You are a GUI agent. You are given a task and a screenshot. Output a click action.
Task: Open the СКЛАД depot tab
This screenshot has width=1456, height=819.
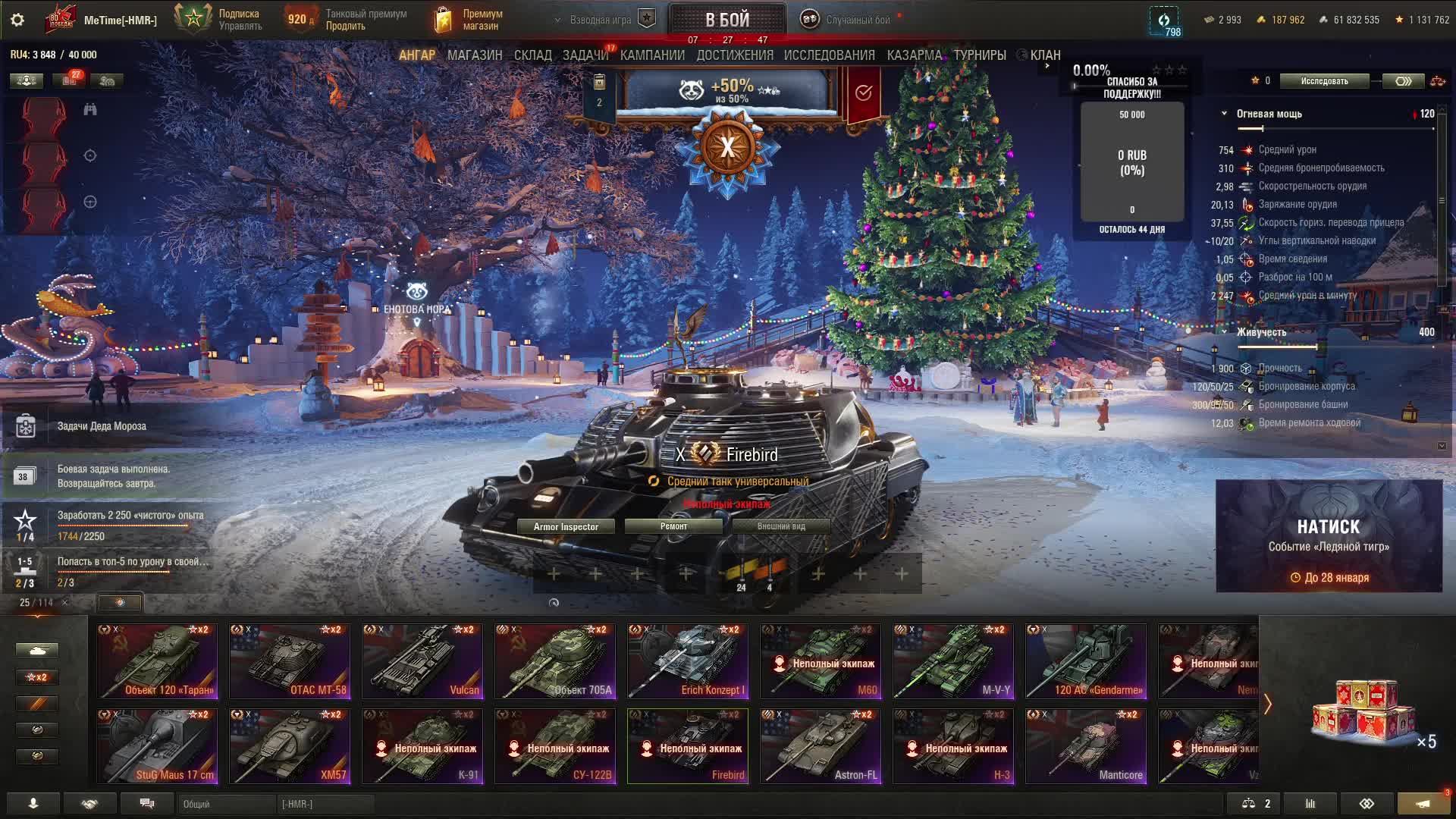(x=532, y=55)
